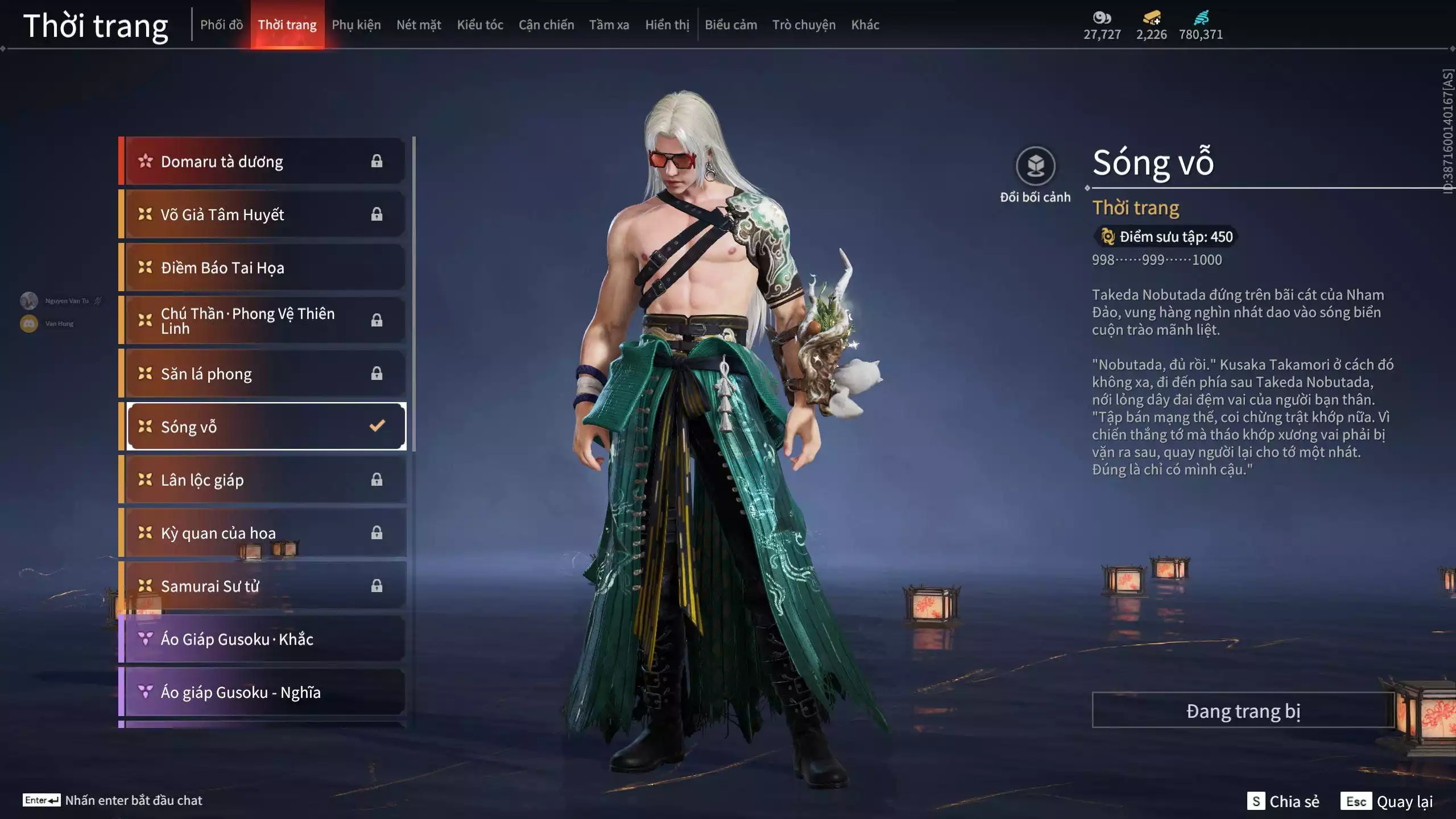Switch to the Phụ kiện tab
Screen dimensions: 1456x819
coord(358,24)
